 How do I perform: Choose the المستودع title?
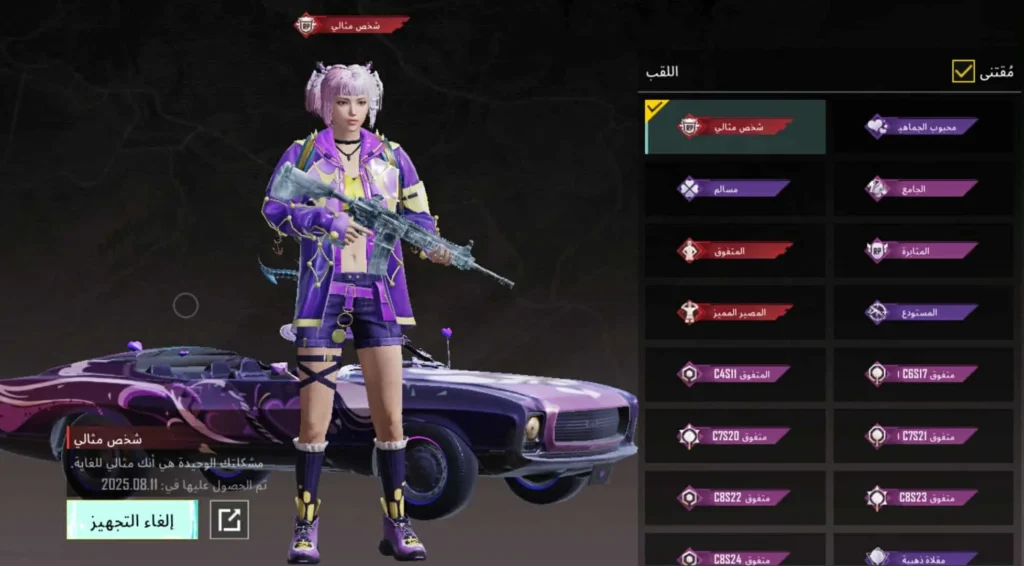click(x=922, y=312)
